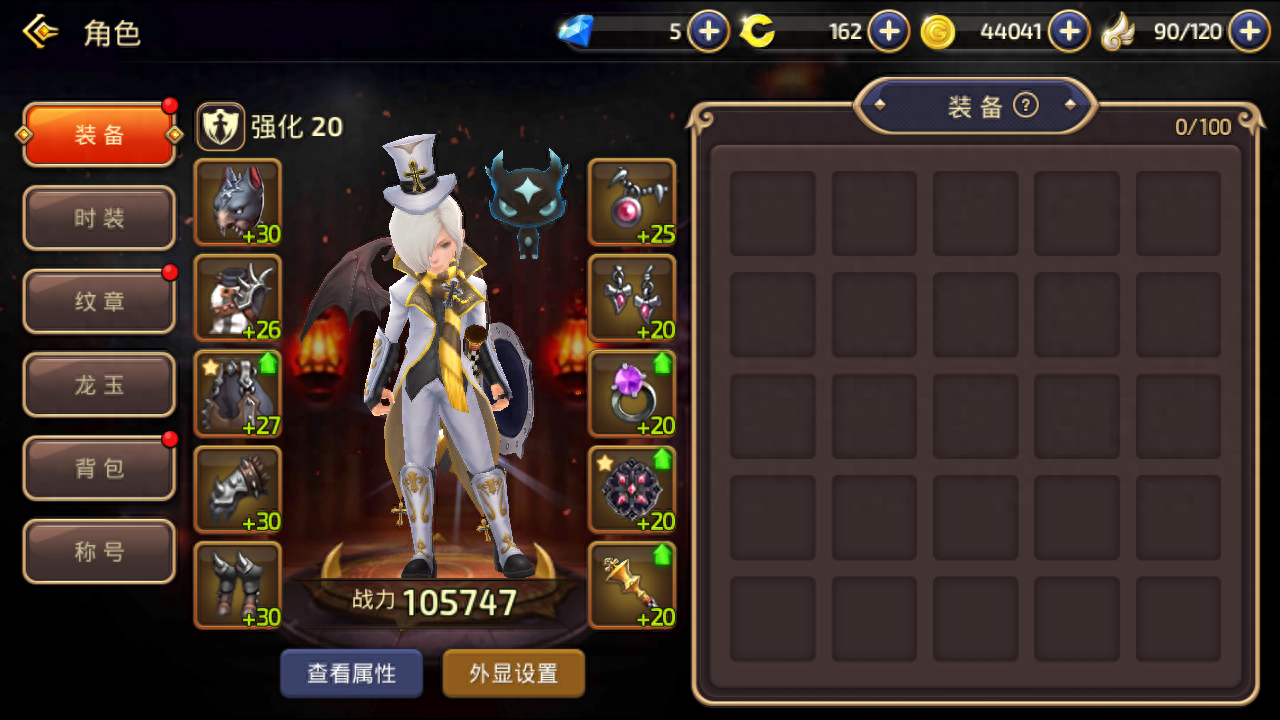This screenshot has height=720, width=1280.
Task: Click the 查看属性 button
Action: (351, 673)
